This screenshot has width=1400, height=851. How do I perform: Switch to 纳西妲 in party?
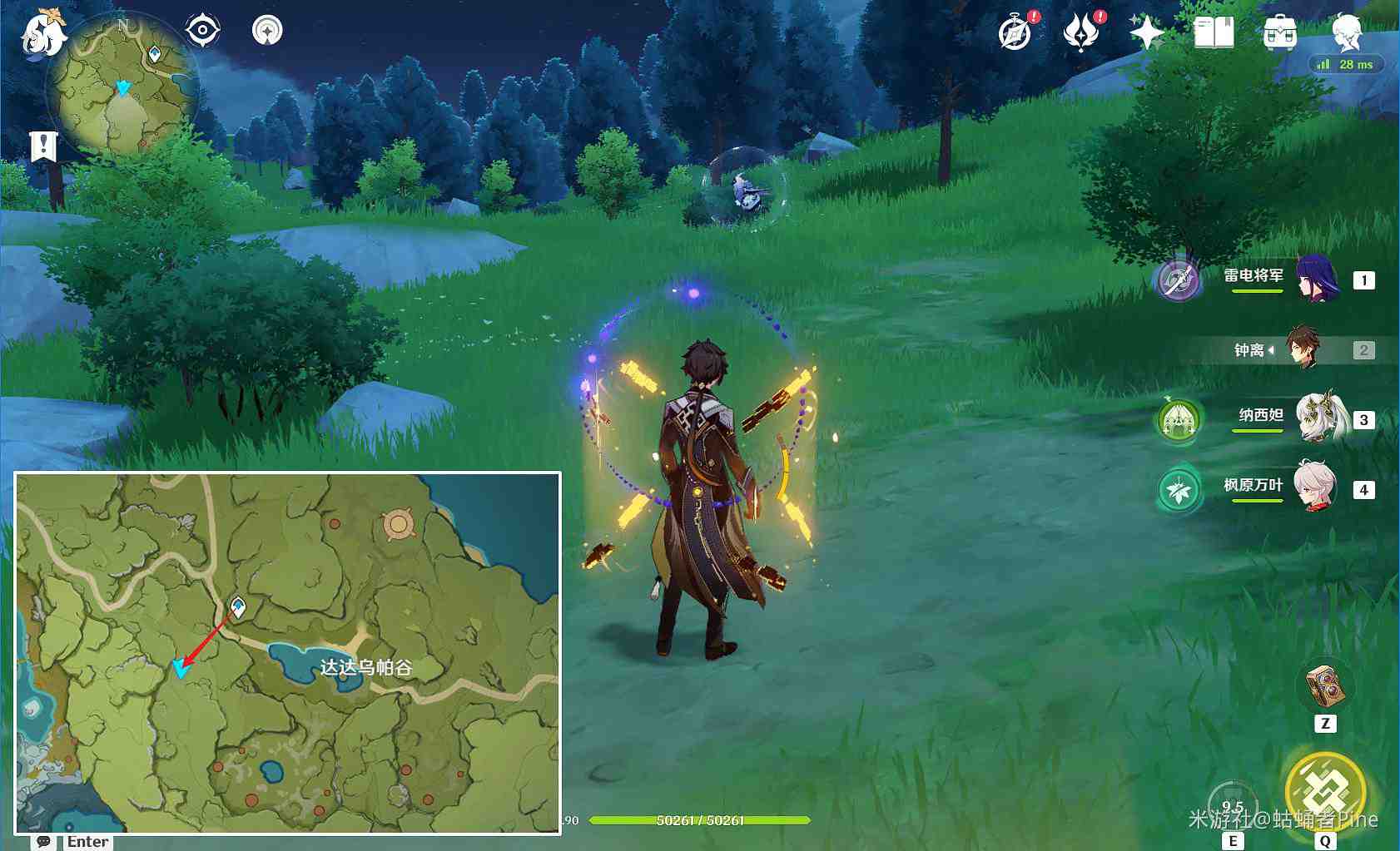[x=1318, y=418]
